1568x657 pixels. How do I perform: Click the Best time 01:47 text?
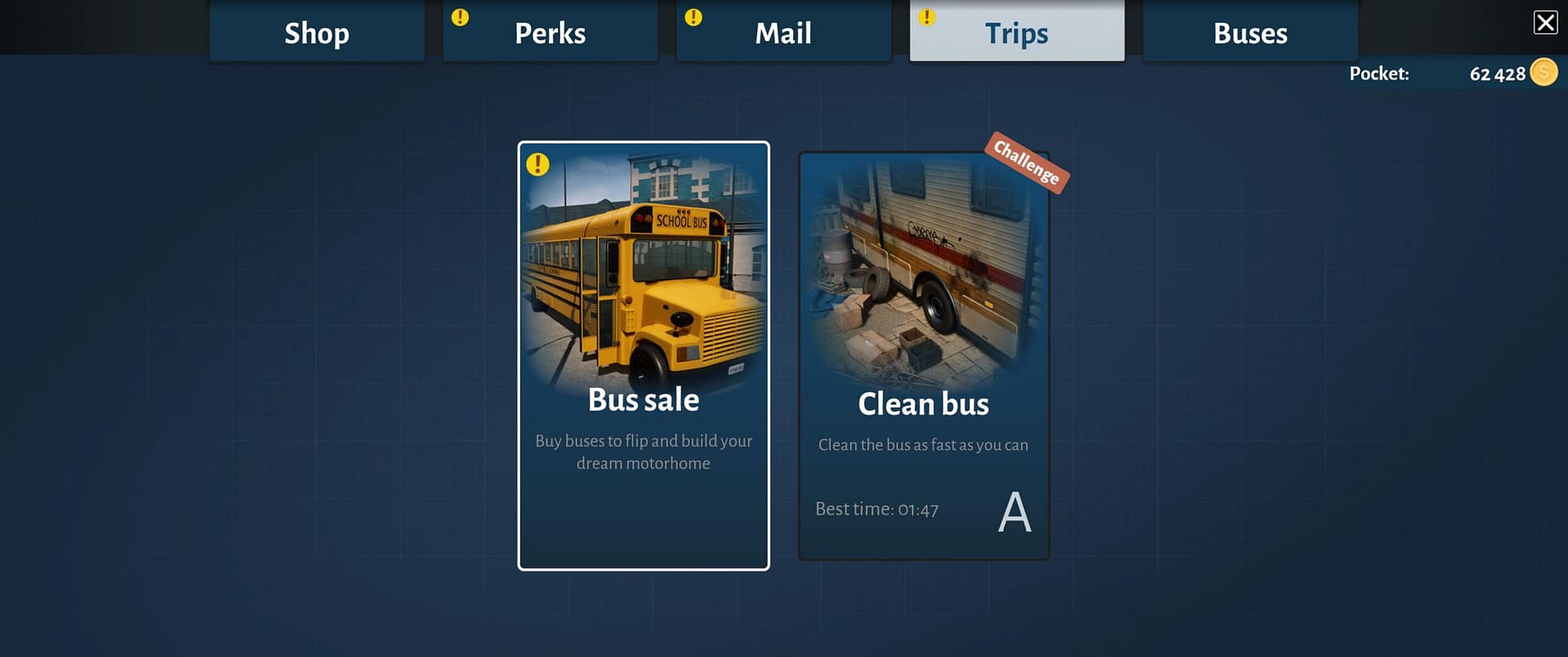[876, 508]
